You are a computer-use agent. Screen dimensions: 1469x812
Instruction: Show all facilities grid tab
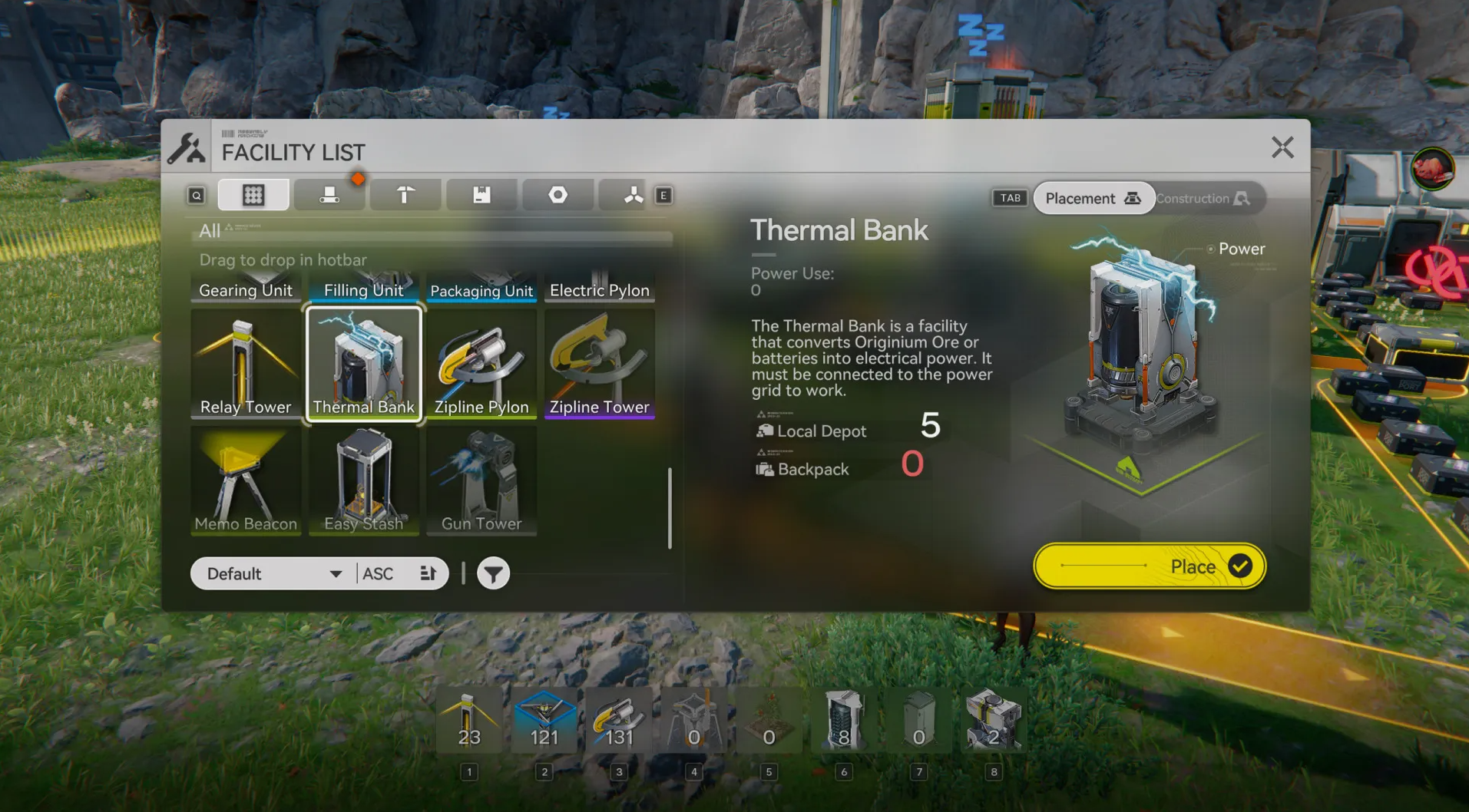[253, 195]
